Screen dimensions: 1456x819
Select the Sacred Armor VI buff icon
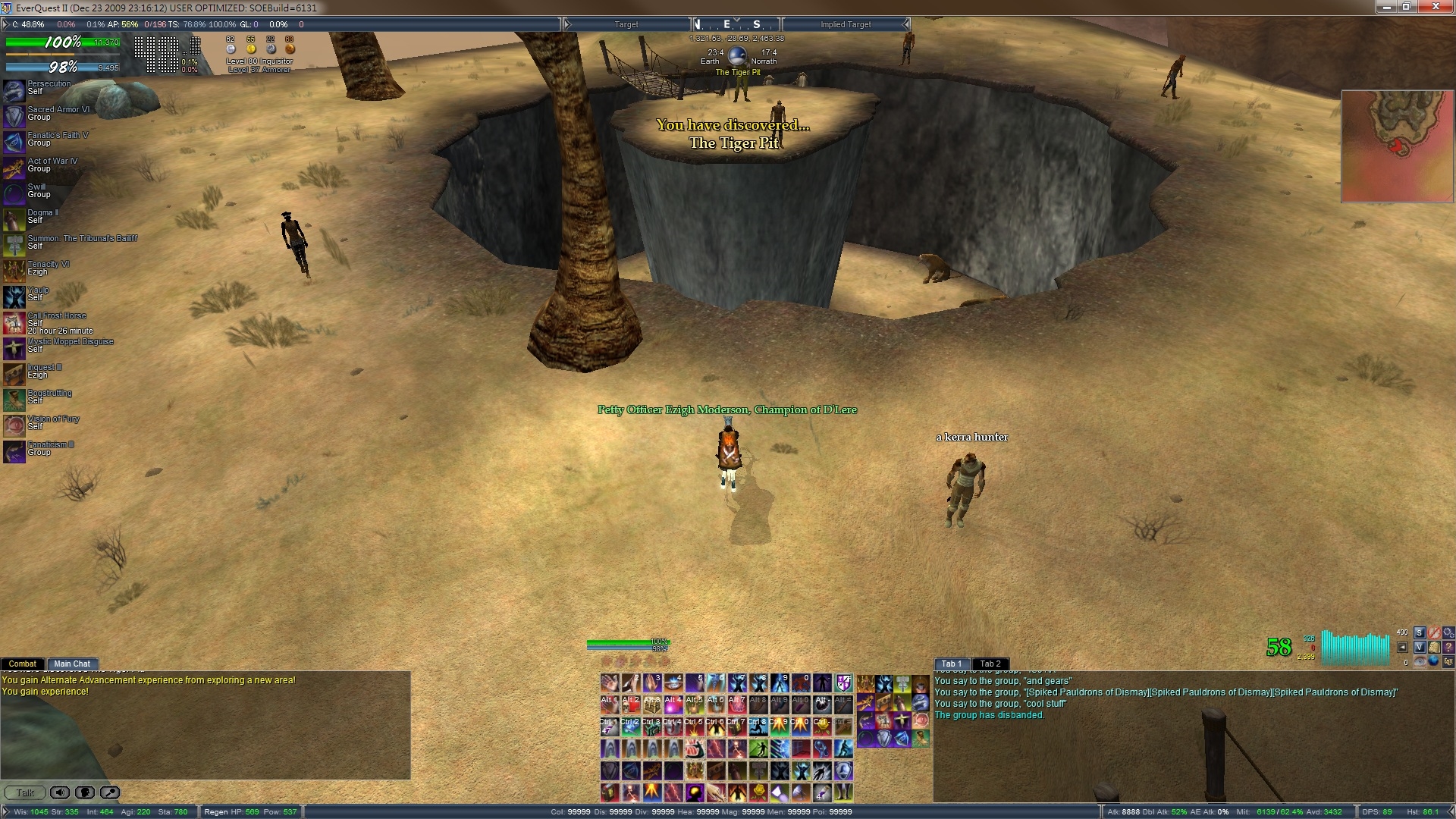point(14,116)
